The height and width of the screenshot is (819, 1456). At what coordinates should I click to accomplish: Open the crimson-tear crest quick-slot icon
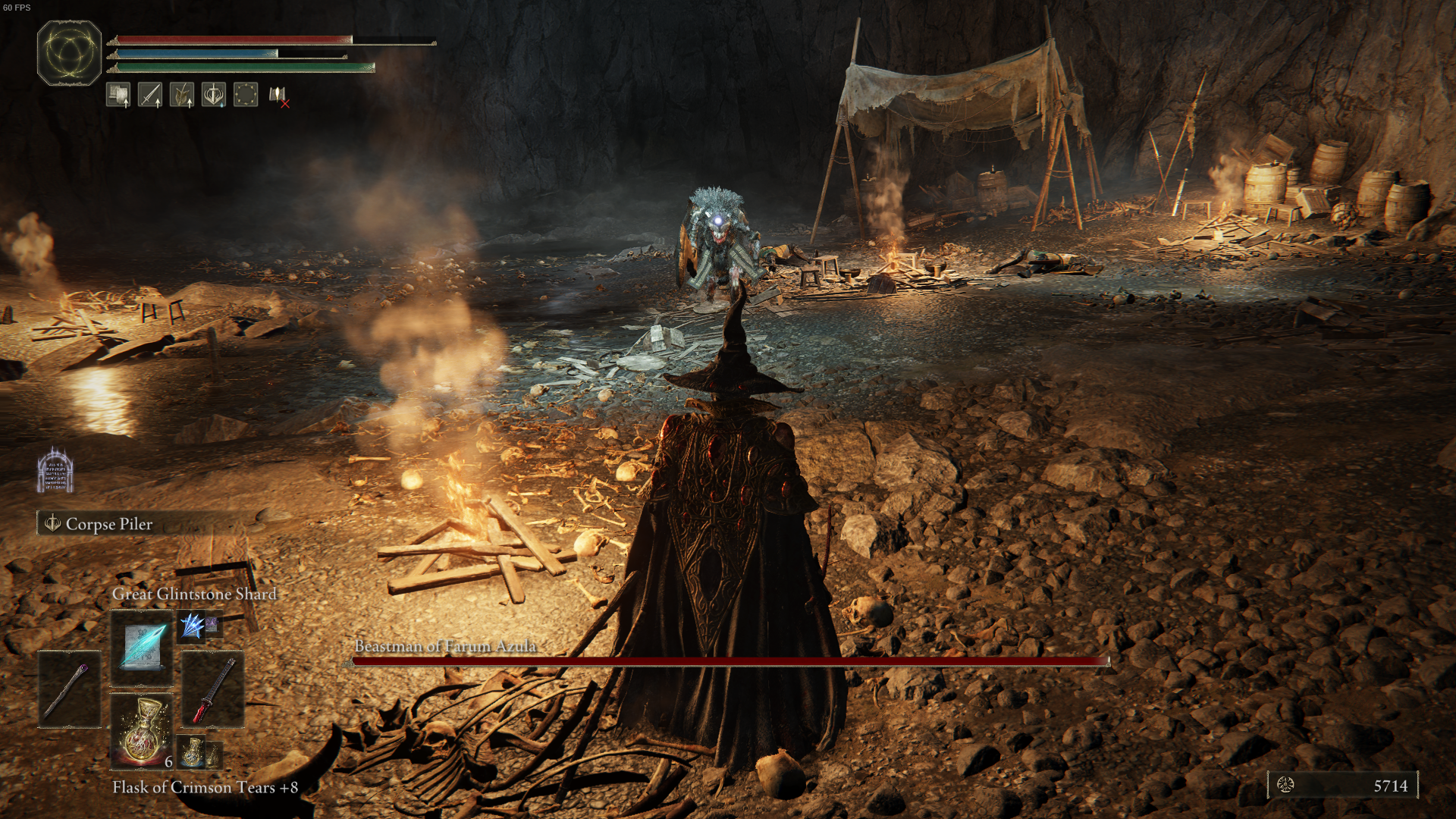[x=214, y=95]
